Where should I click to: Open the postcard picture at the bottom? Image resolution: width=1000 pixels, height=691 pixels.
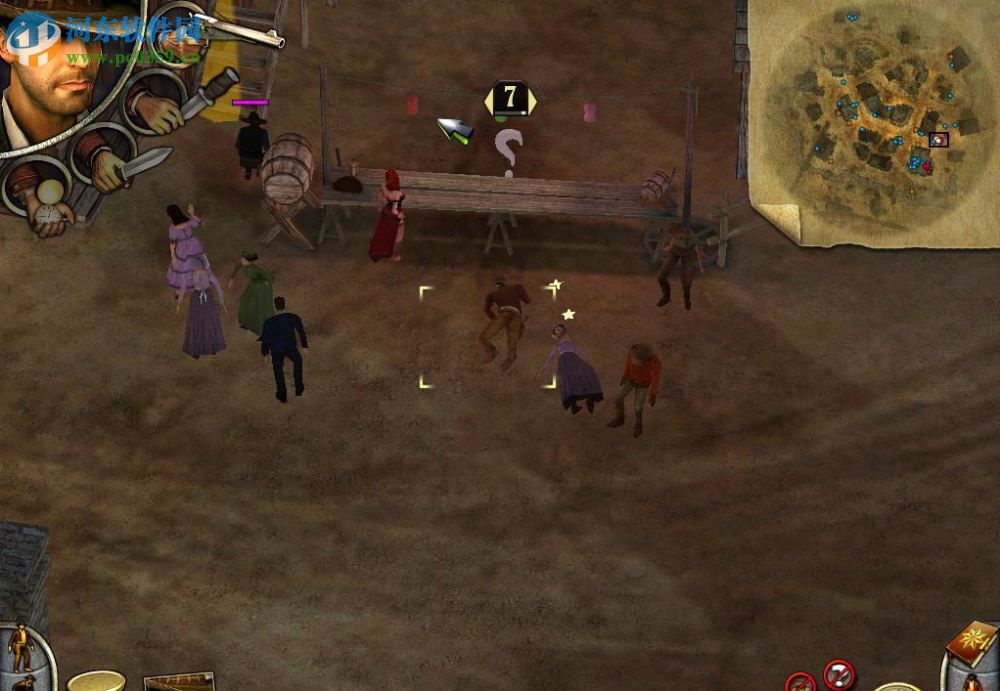pyautogui.click(x=180, y=682)
